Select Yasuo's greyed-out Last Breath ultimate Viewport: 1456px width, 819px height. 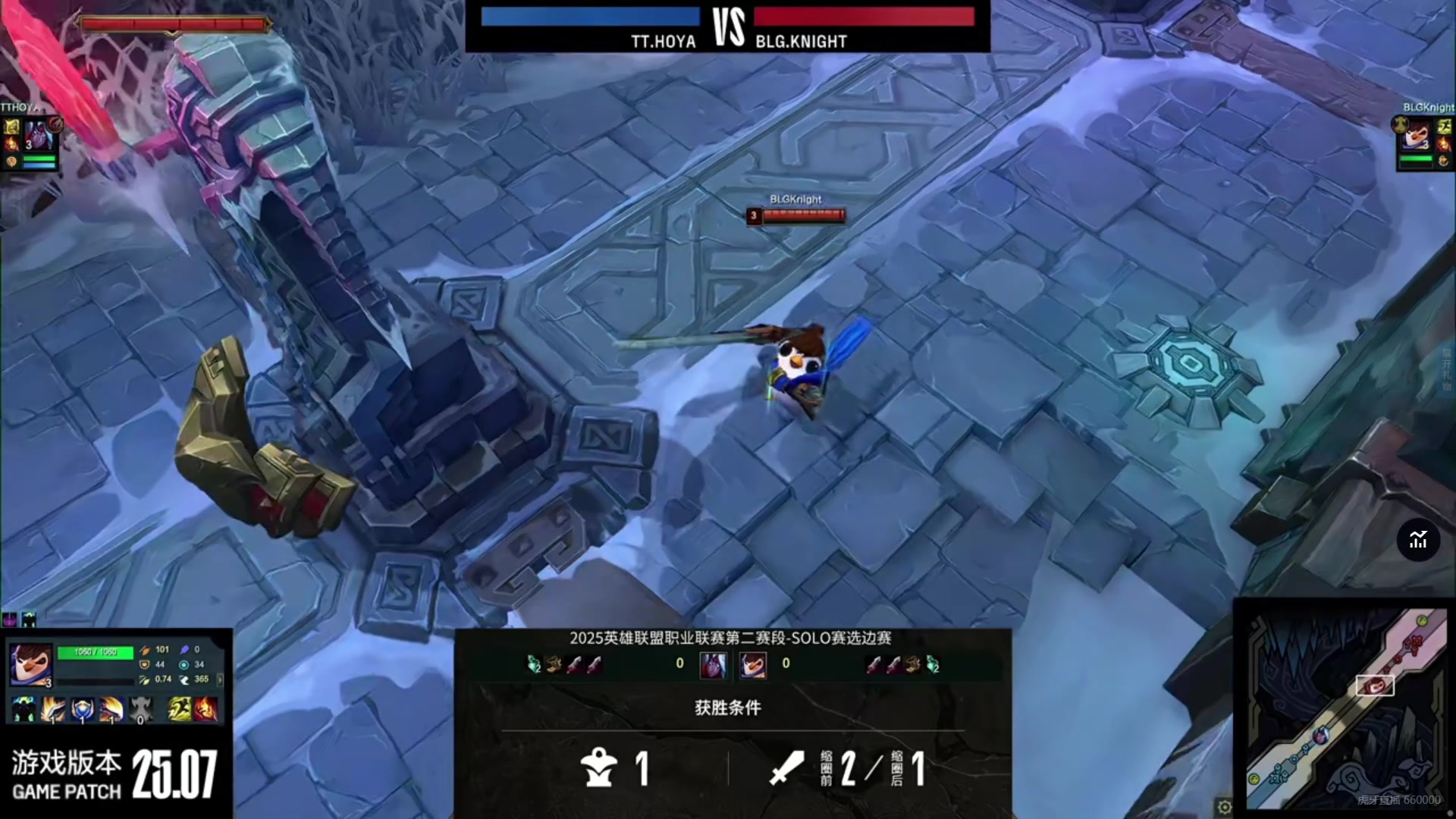tap(140, 709)
